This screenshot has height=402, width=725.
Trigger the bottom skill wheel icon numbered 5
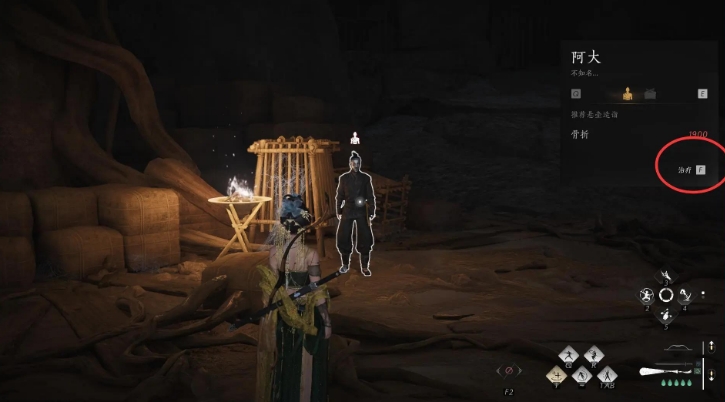click(666, 314)
